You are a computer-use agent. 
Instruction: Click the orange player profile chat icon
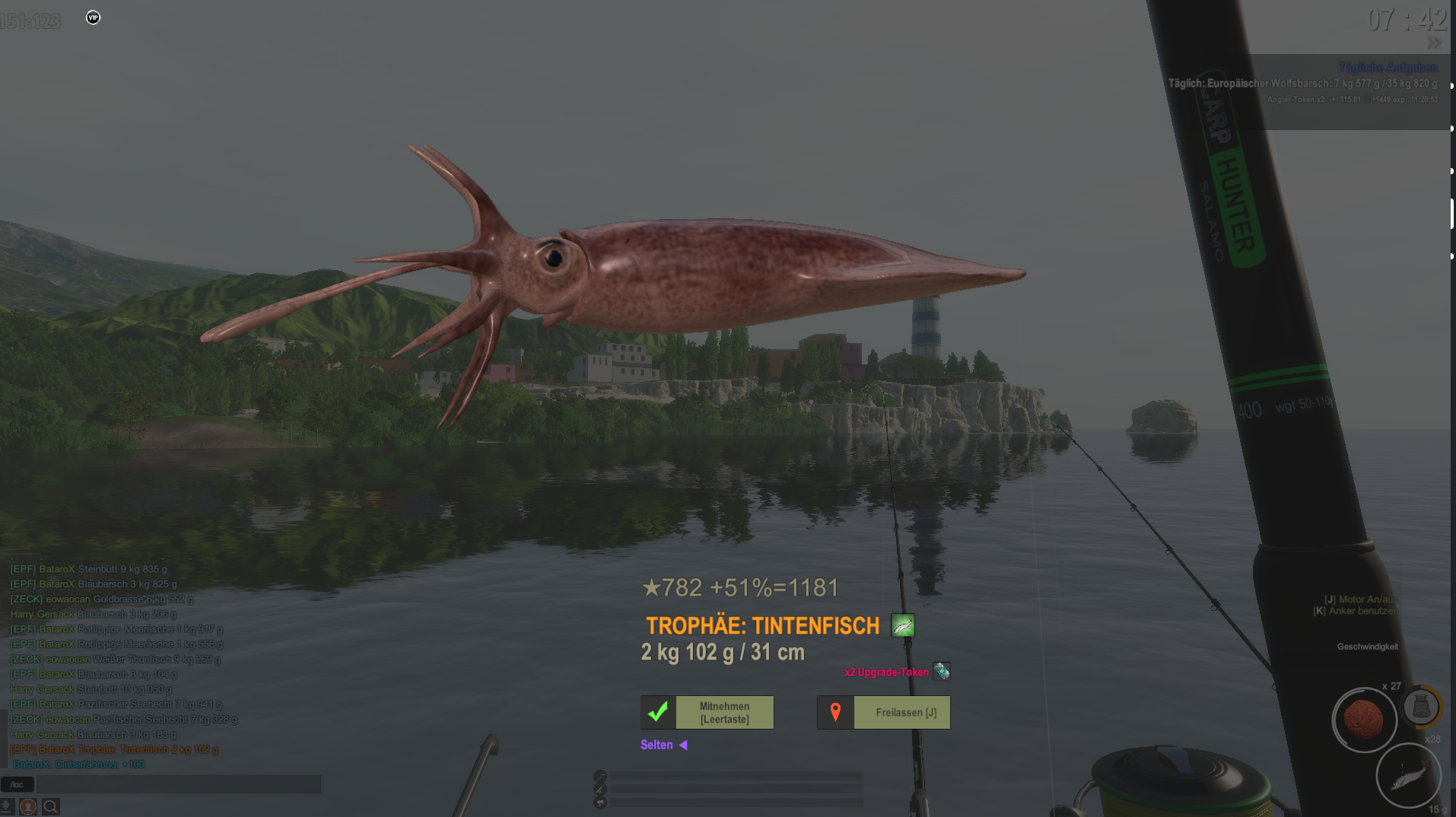(x=28, y=806)
